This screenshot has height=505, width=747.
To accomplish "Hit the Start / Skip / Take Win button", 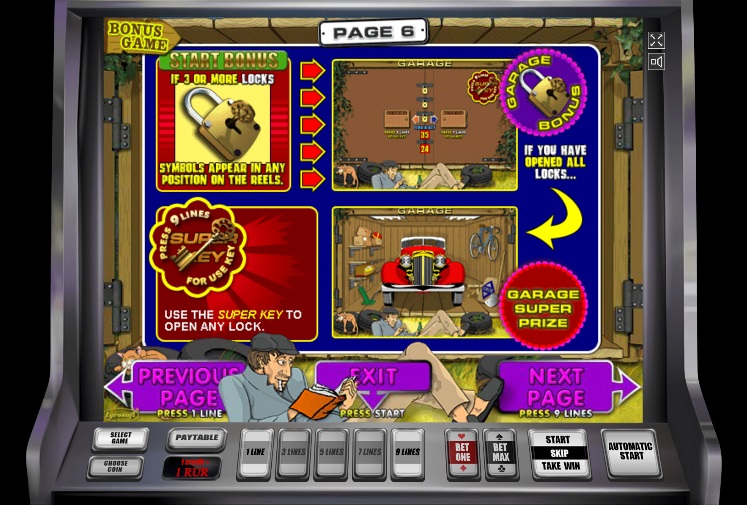I will 558,453.
